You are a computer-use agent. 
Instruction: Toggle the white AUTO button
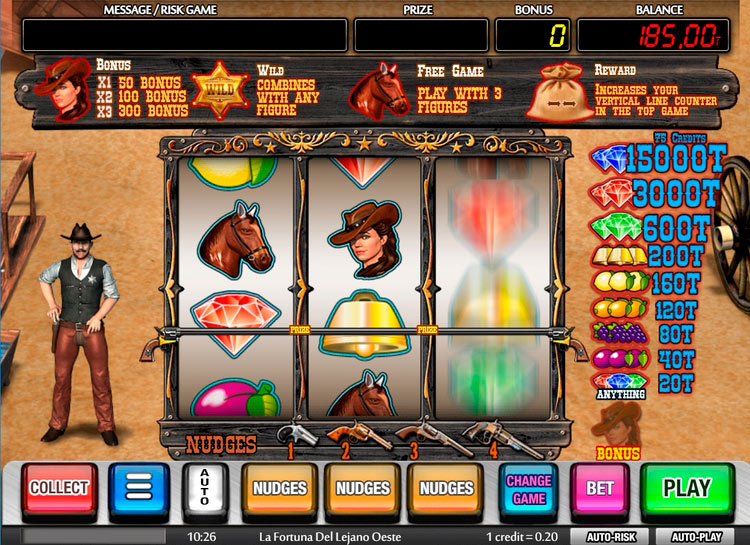pos(205,489)
